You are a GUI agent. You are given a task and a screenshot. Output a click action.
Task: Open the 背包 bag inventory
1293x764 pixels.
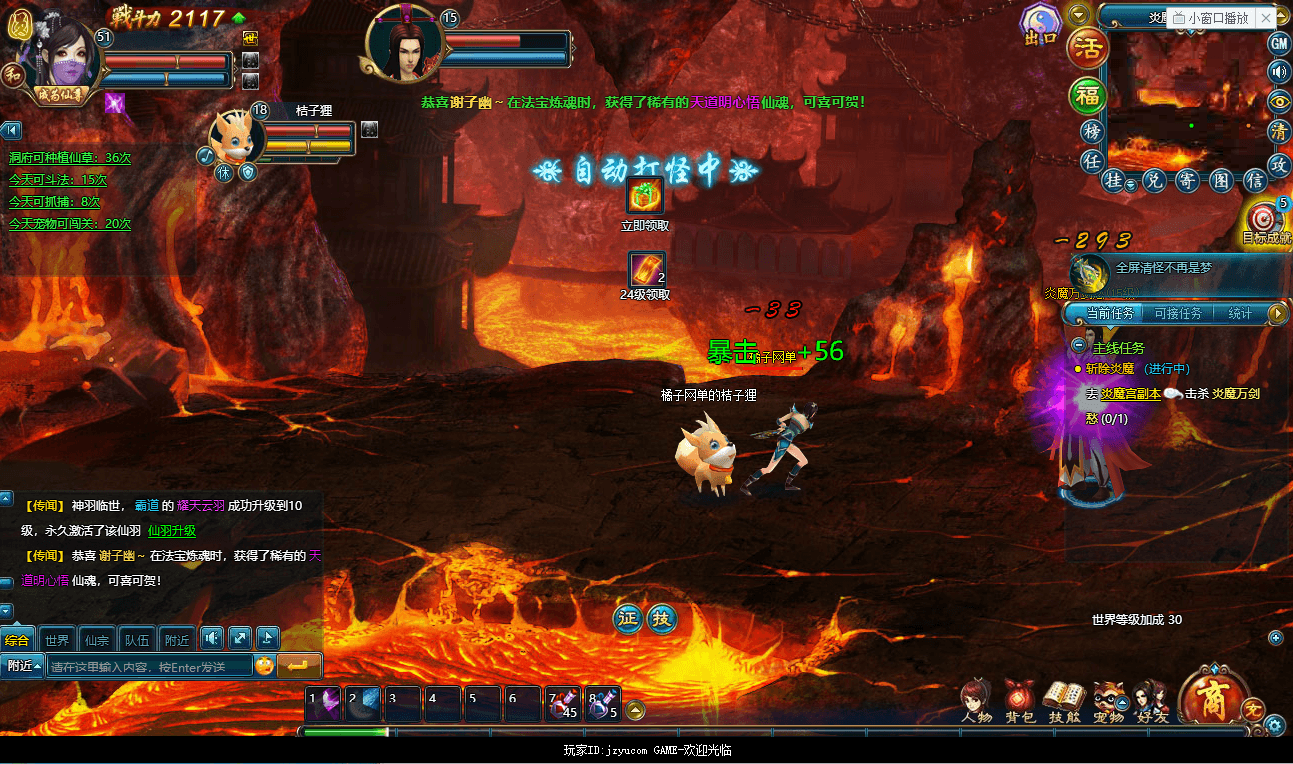pyautogui.click(x=1019, y=699)
